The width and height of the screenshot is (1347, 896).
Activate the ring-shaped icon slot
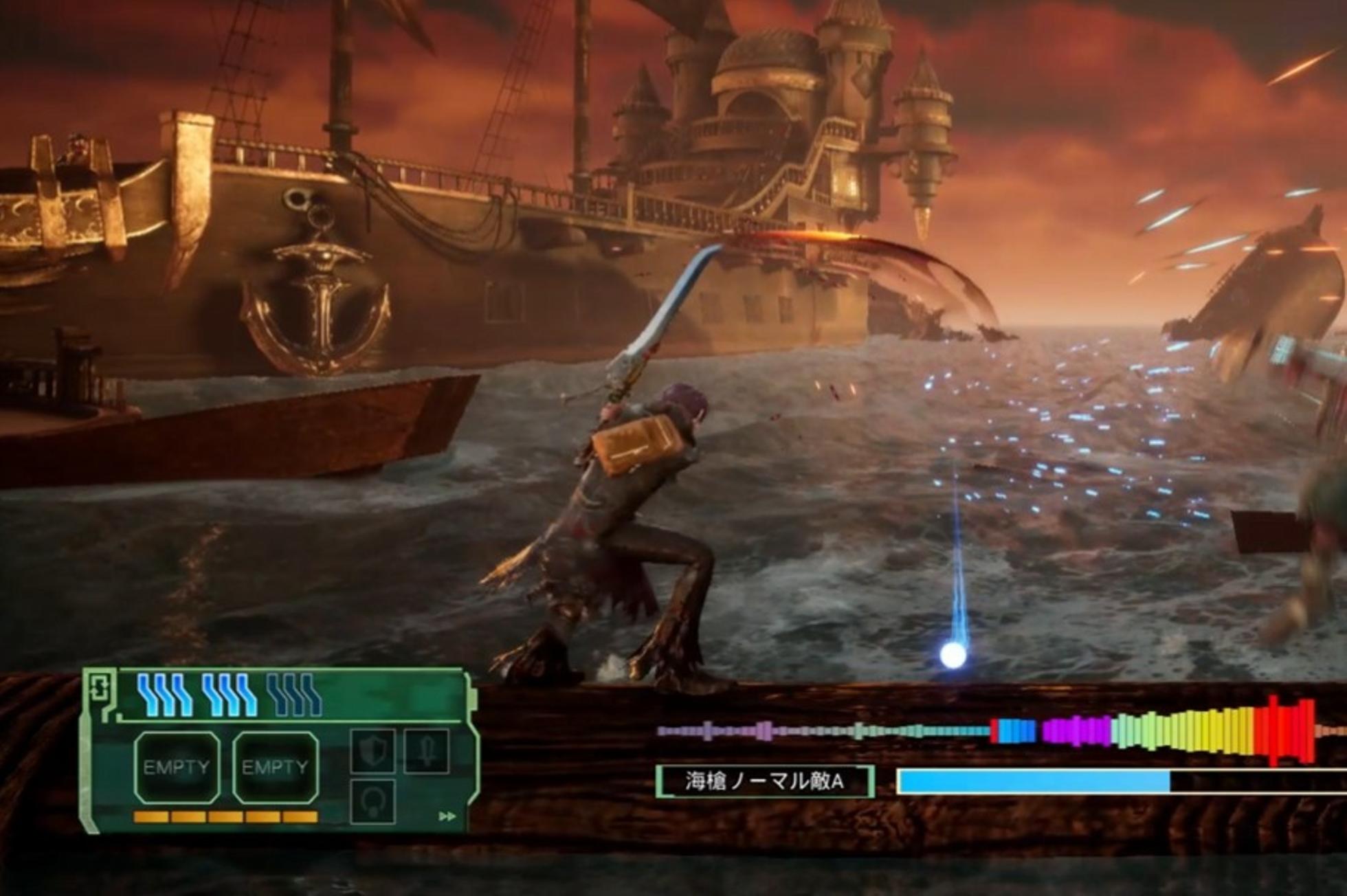(x=373, y=800)
